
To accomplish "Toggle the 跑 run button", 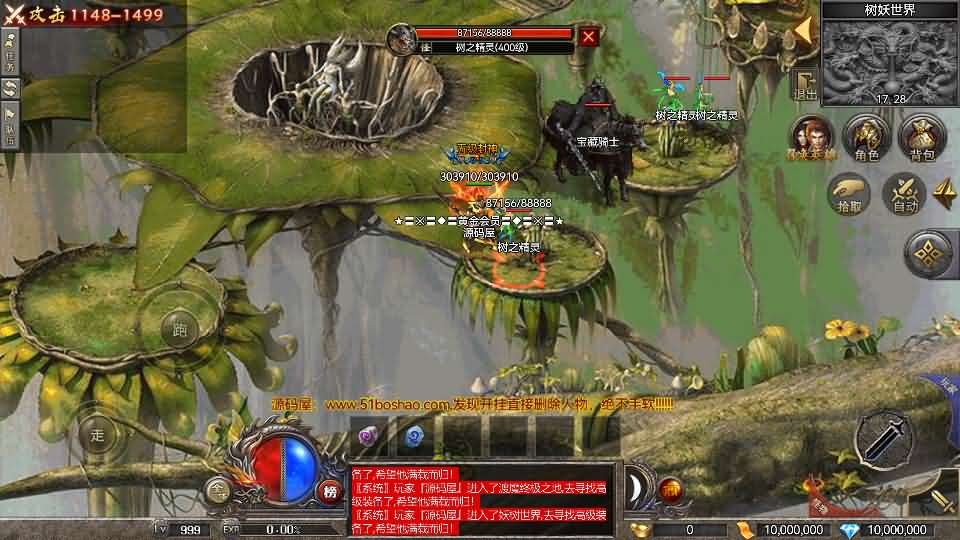I will click(180, 327).
